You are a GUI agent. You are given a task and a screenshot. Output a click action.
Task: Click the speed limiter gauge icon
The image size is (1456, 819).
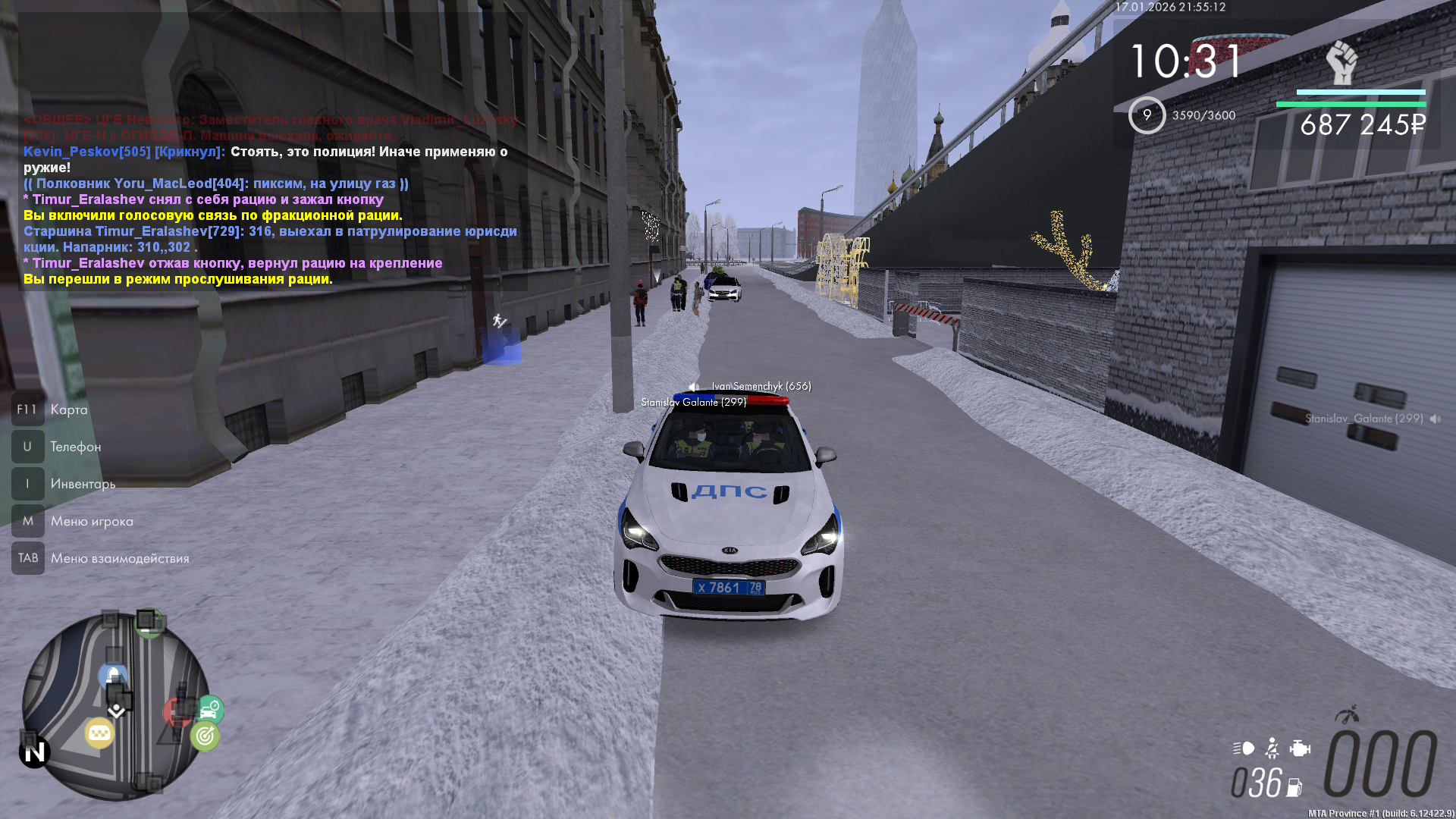click(1347, 715)
